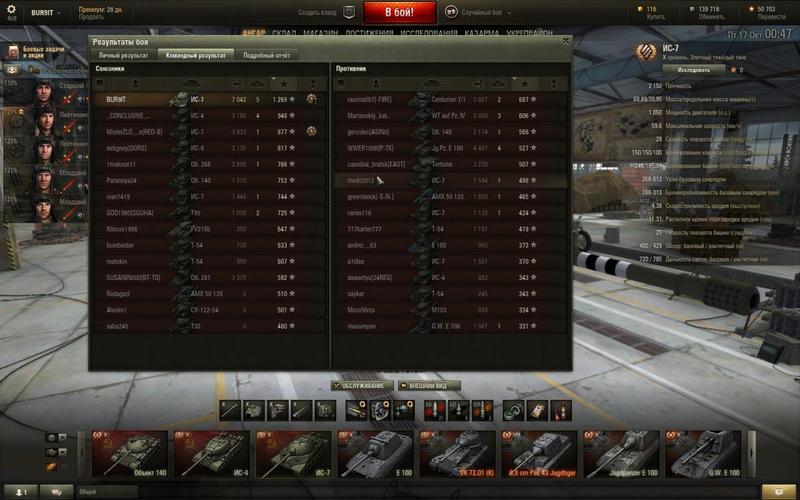
Task: Switch to the "Личный результат" tab
Action: (123, 56)
